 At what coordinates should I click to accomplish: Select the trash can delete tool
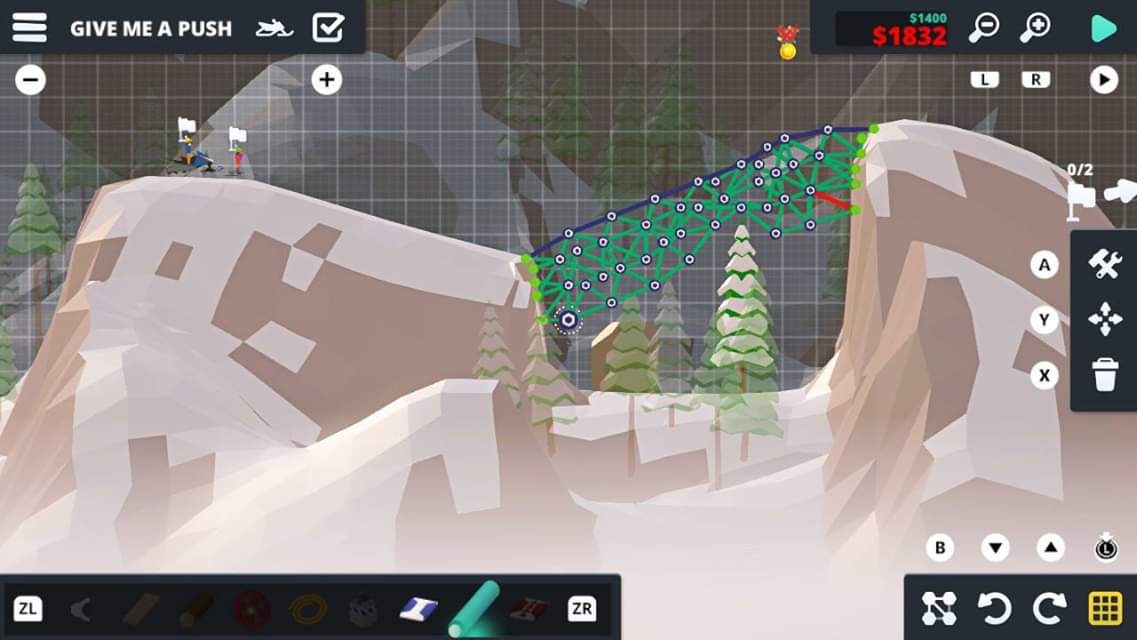pyautogui.click(x=1105, y=376)
